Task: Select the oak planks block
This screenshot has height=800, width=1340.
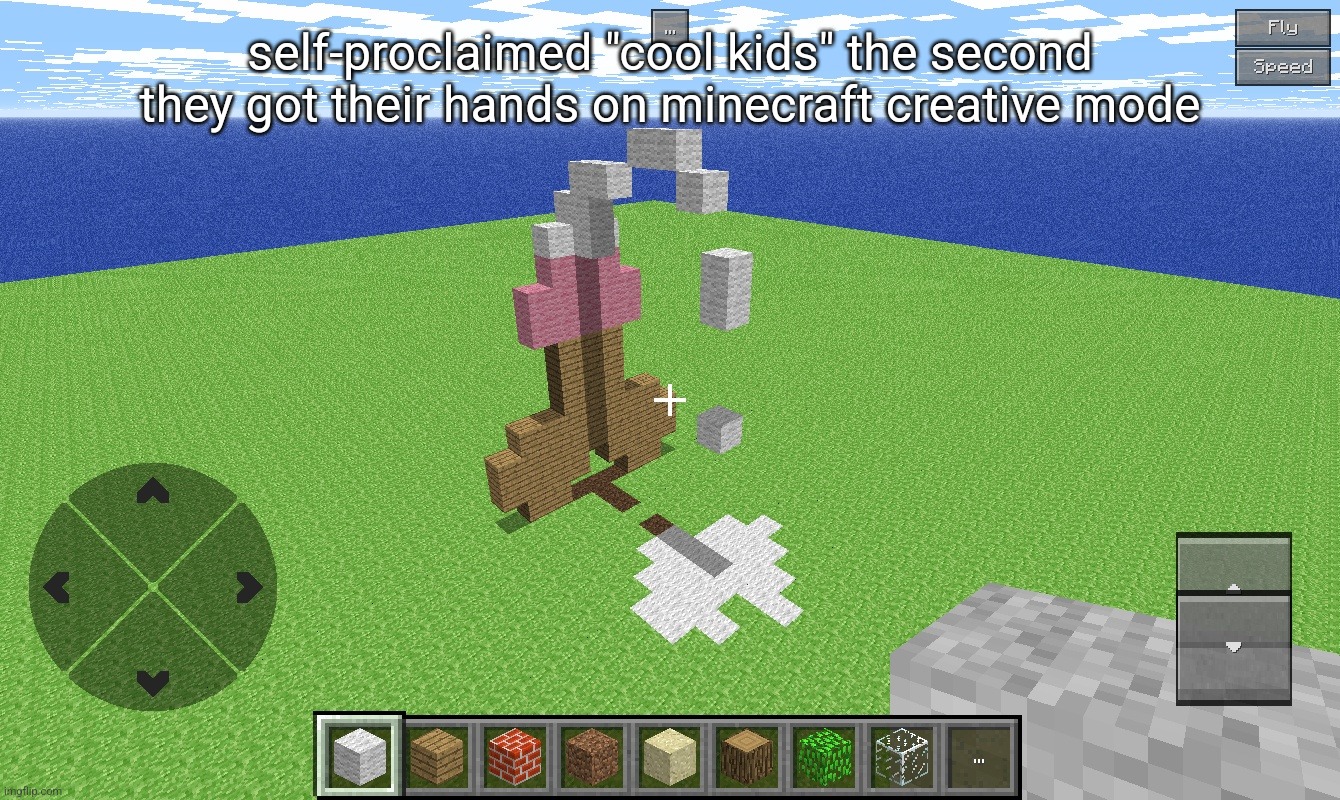Action: 435,757
